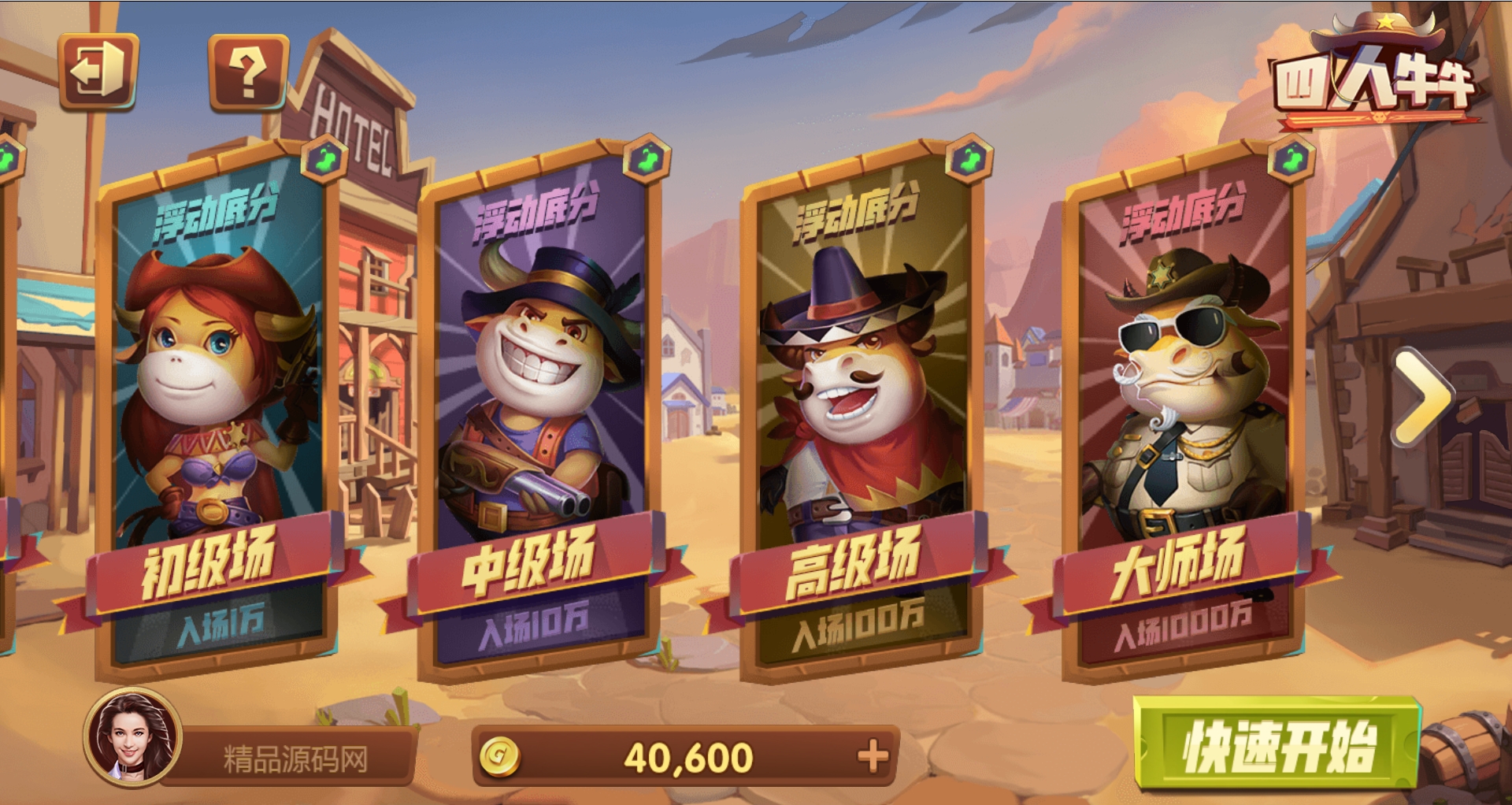Open the player avatar portrait
This screenshot has height=805, width=1512.
pos(133,738)
